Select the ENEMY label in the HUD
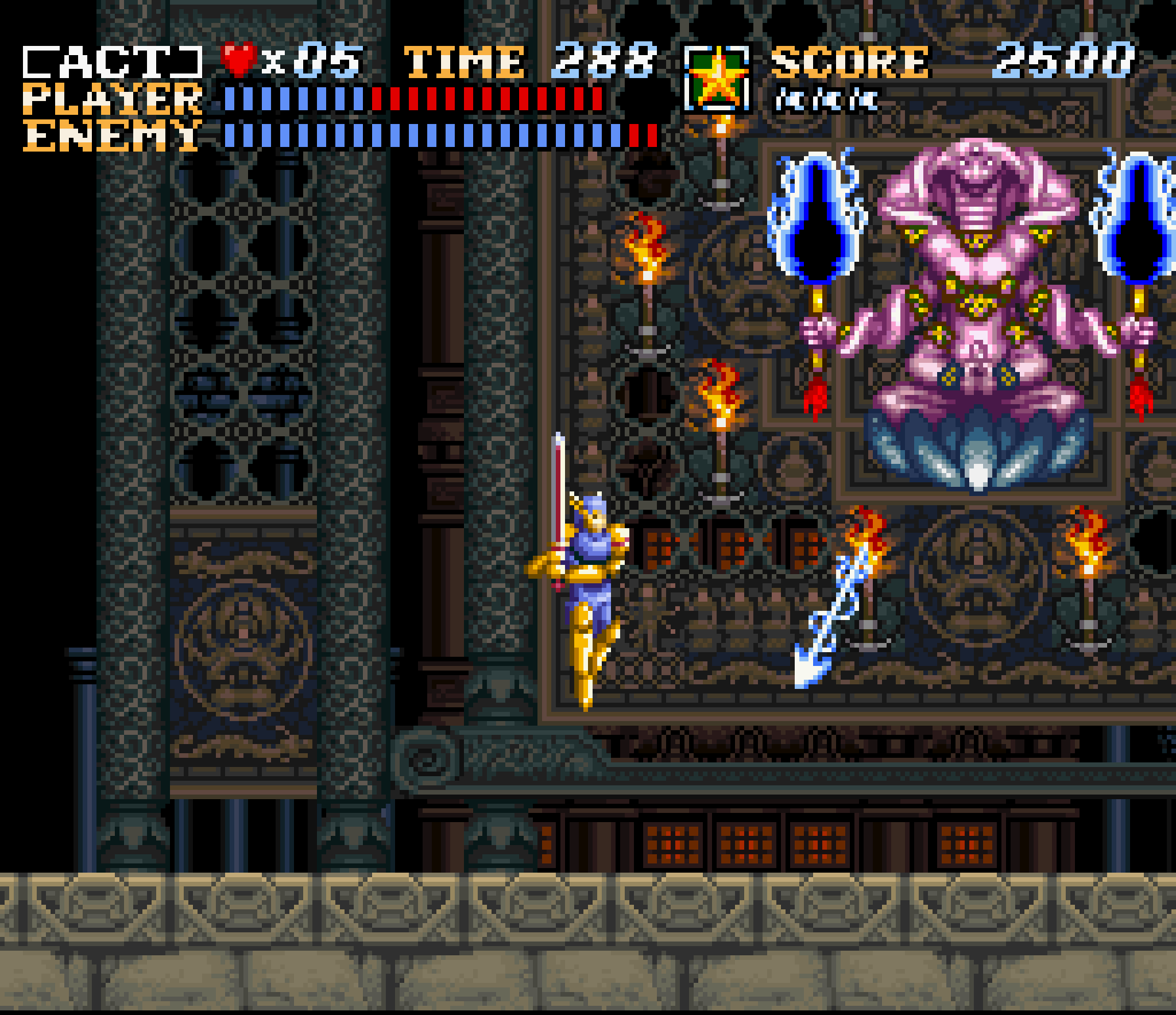 106,135
